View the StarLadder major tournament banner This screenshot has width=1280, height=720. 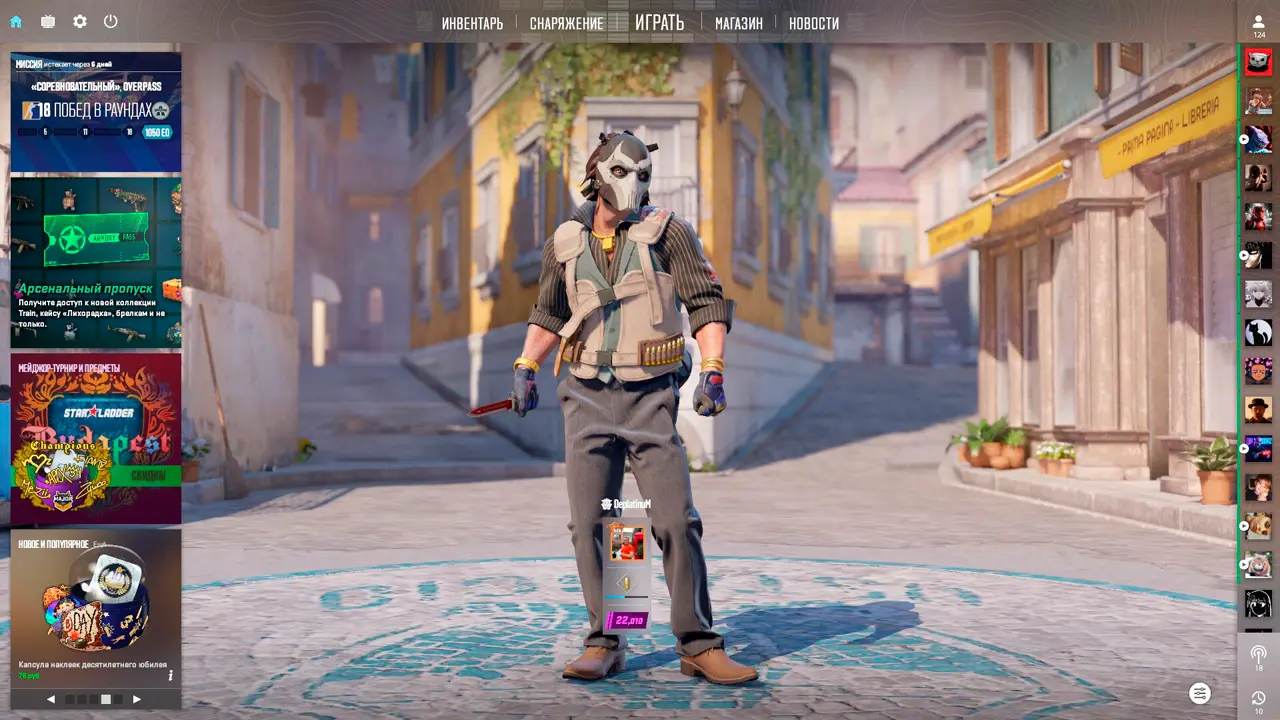pyautogui.click(x=96, y=437)
